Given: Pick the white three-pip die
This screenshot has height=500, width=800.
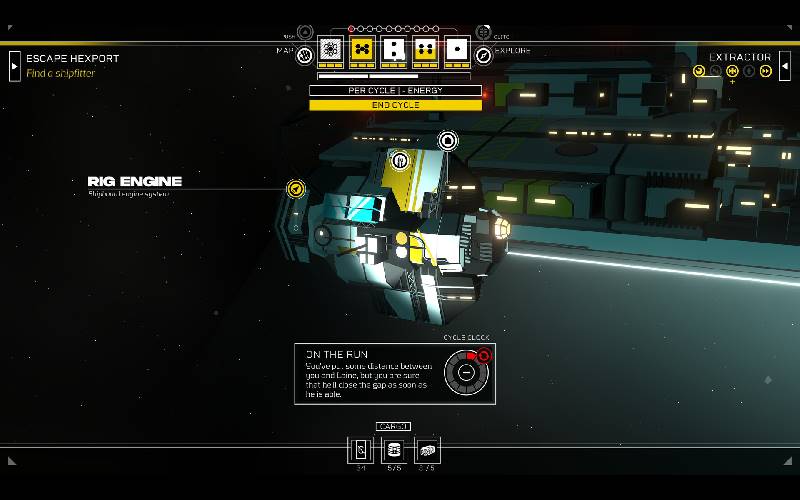Looking at the screenshot, I should tap(394, 49).
